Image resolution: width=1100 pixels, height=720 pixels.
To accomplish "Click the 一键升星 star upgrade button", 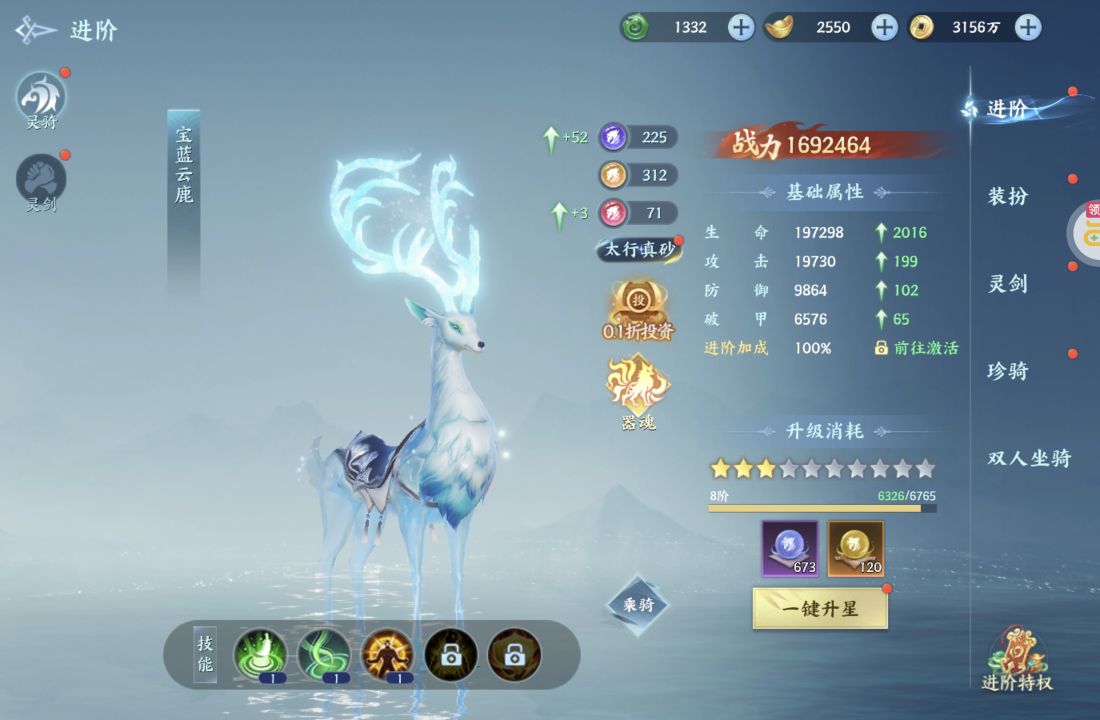I will click(819, 608).
